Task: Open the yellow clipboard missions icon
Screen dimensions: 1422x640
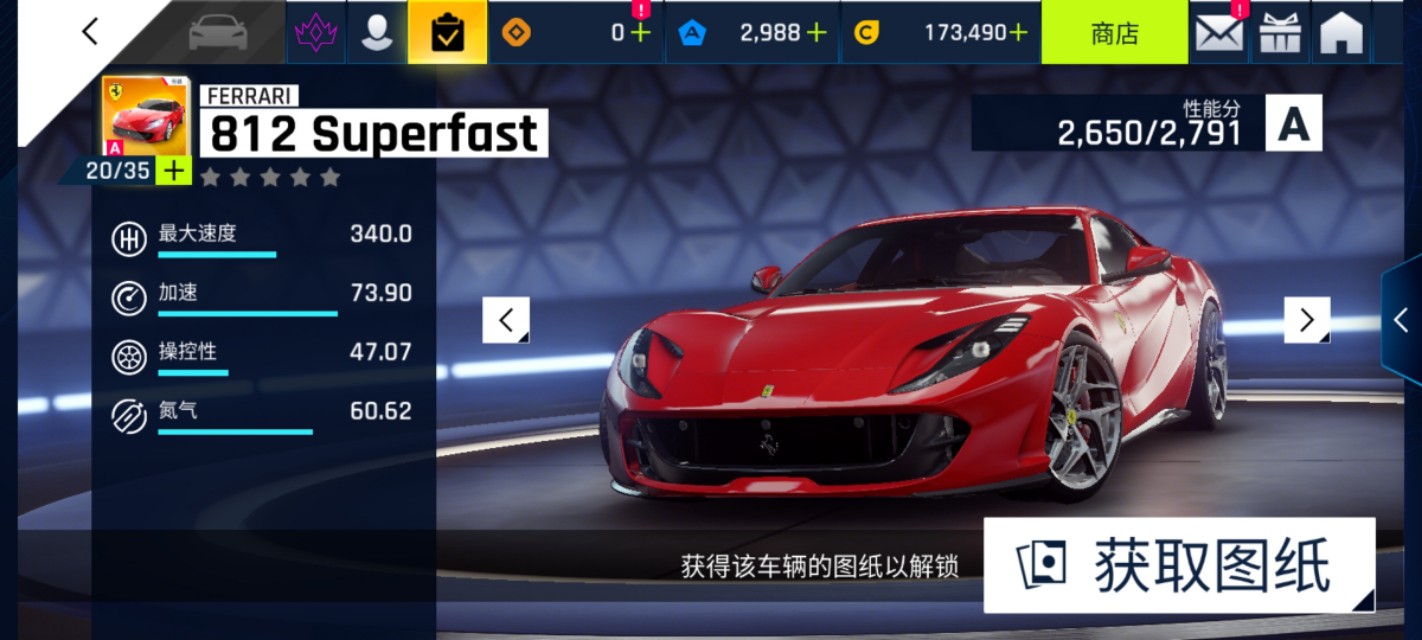Action: [x=447, y=33]
